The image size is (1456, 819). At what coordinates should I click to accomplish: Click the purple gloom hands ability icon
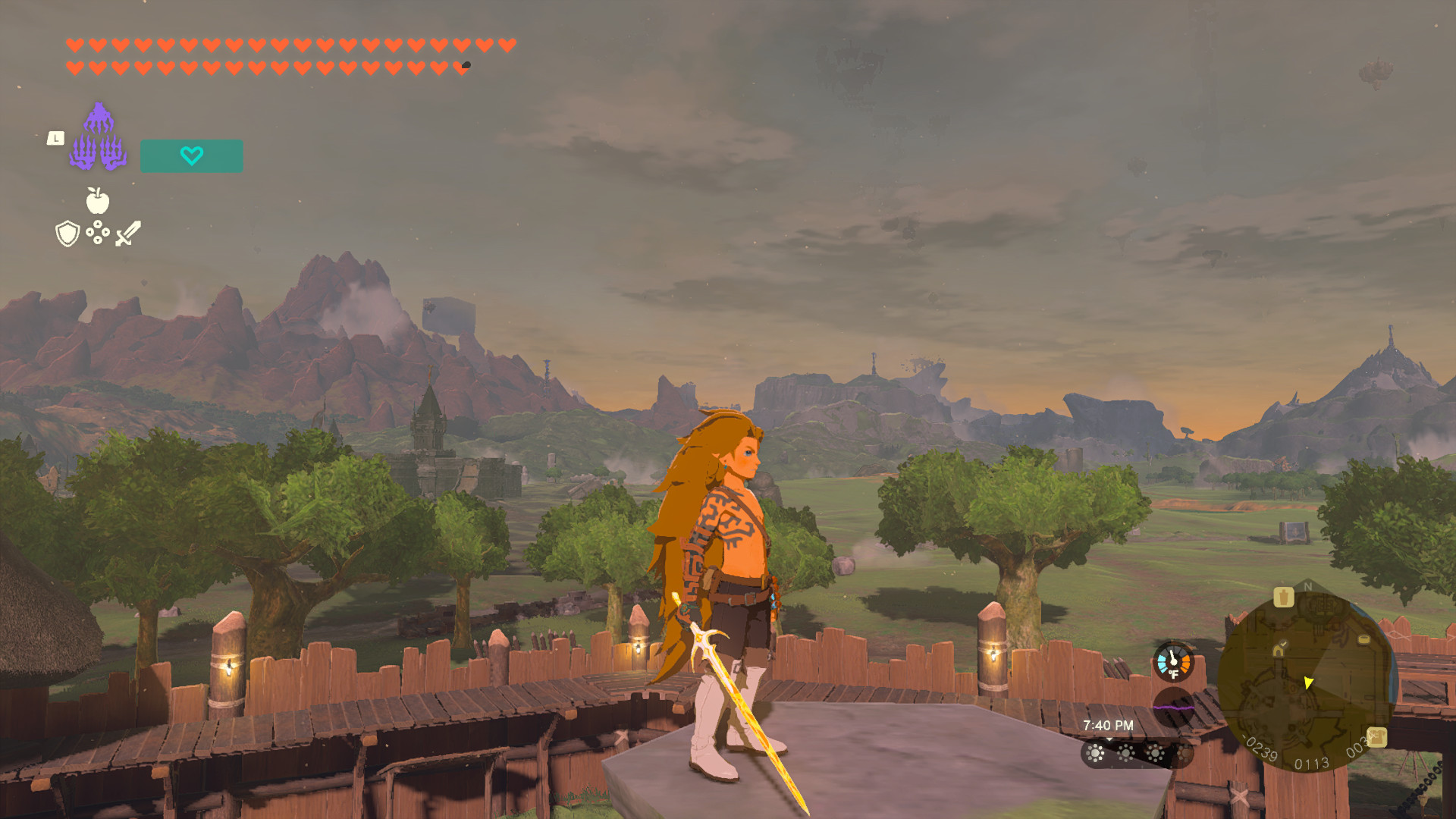99,139
